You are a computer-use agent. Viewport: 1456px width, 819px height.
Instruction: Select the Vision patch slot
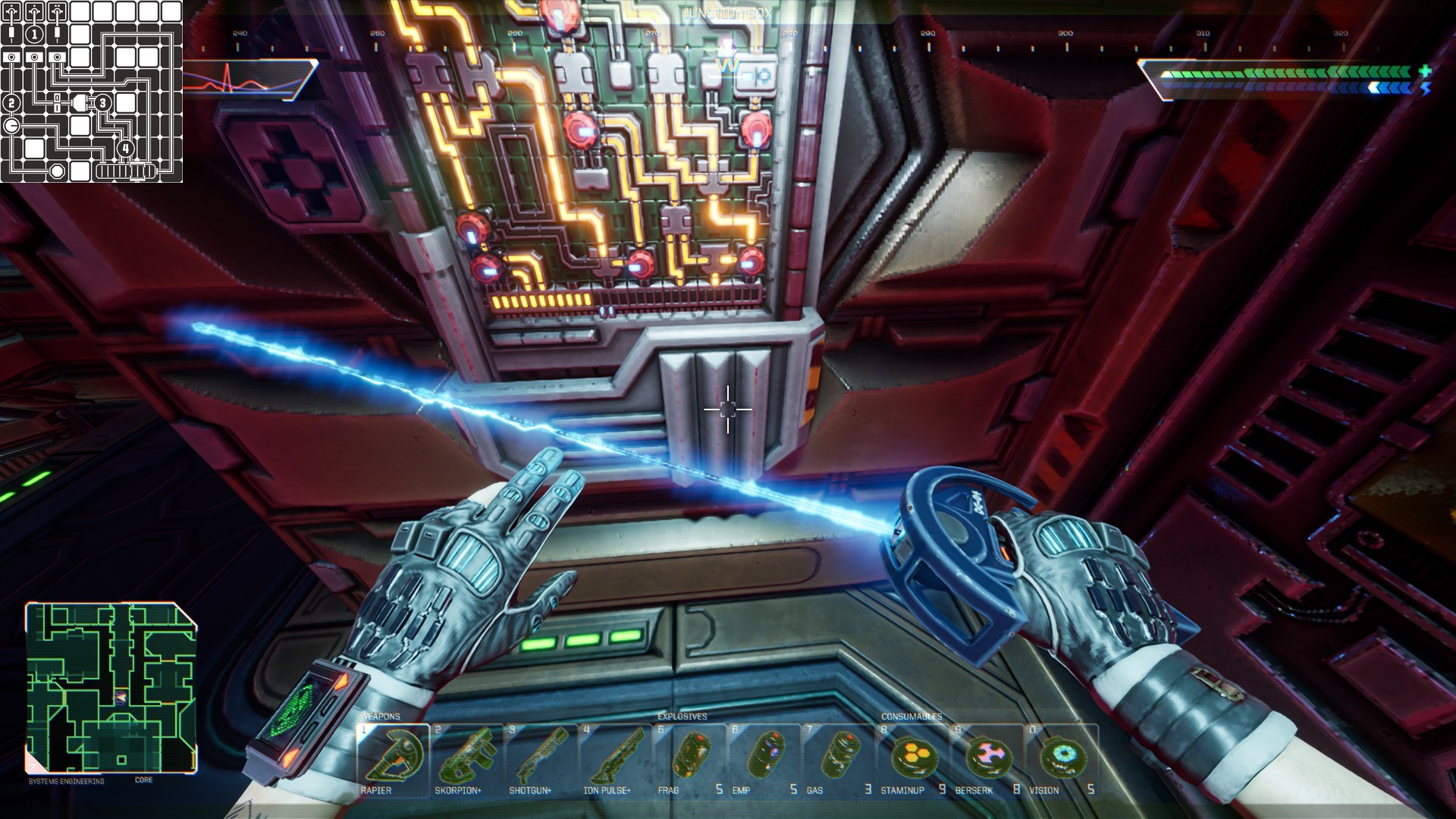pos(1062,758)
